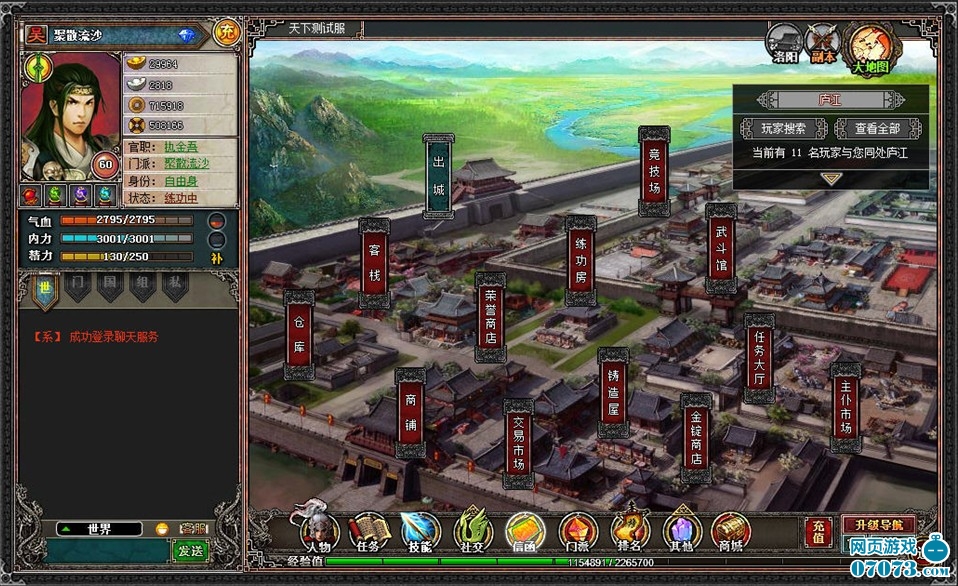The width and height of the screenshot is (958, 586).
Task: Click 查看全部 to view all players
Action: [878, 129]
